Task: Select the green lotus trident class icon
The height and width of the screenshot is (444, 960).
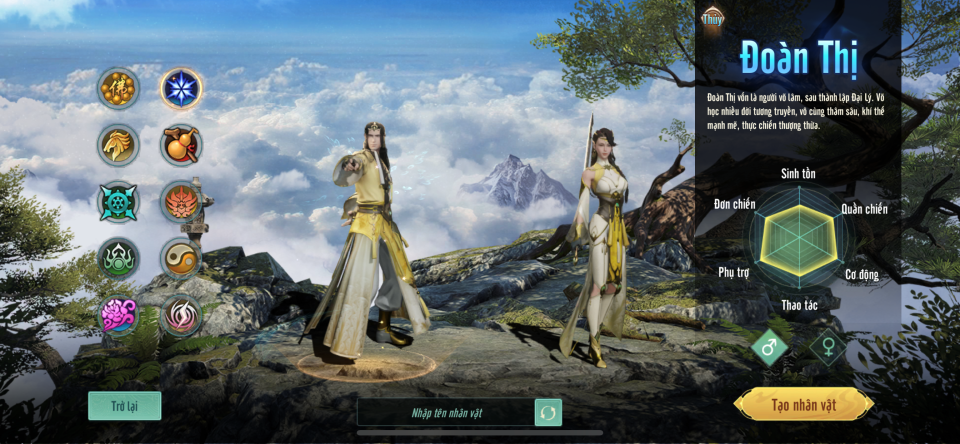Action: click(119, 259)
